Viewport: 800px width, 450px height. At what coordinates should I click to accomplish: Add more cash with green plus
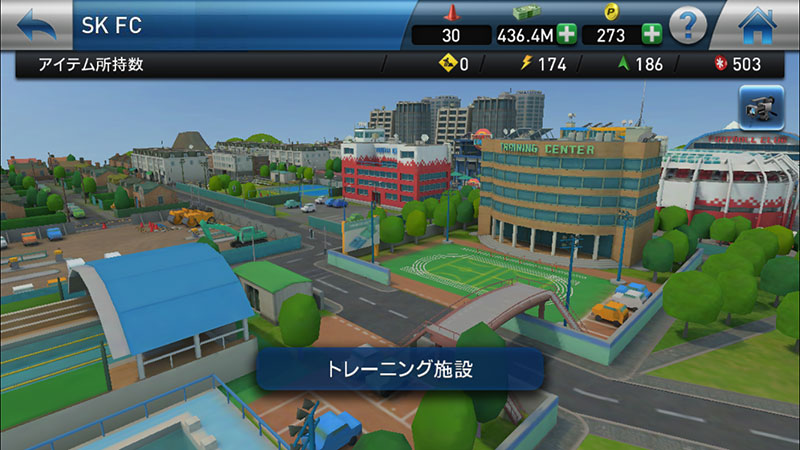pos(567,35)
